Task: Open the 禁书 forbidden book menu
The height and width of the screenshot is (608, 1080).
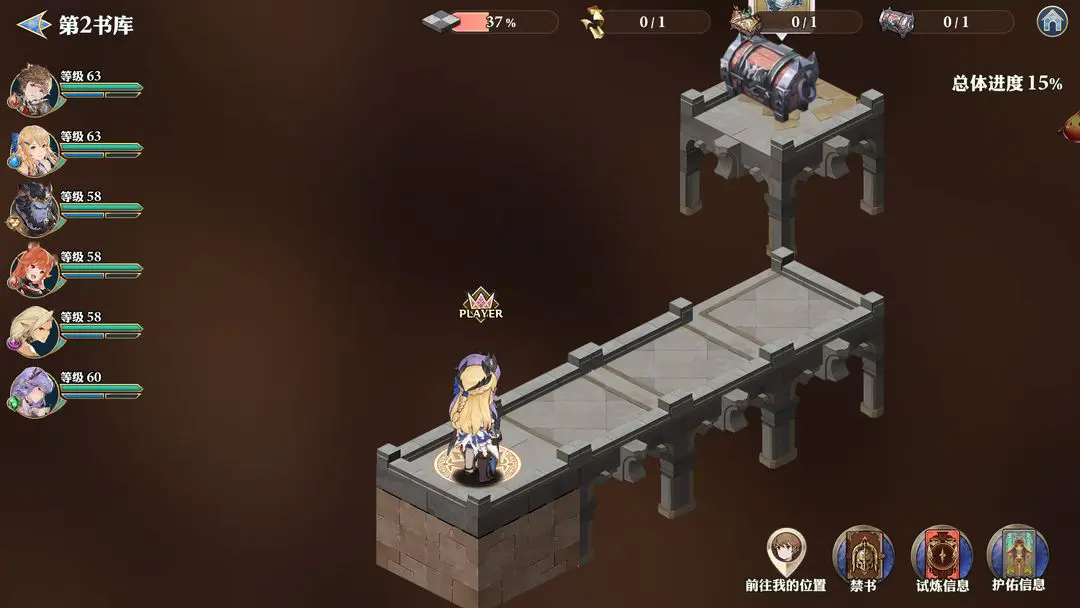Action: [x=862, y=554]
